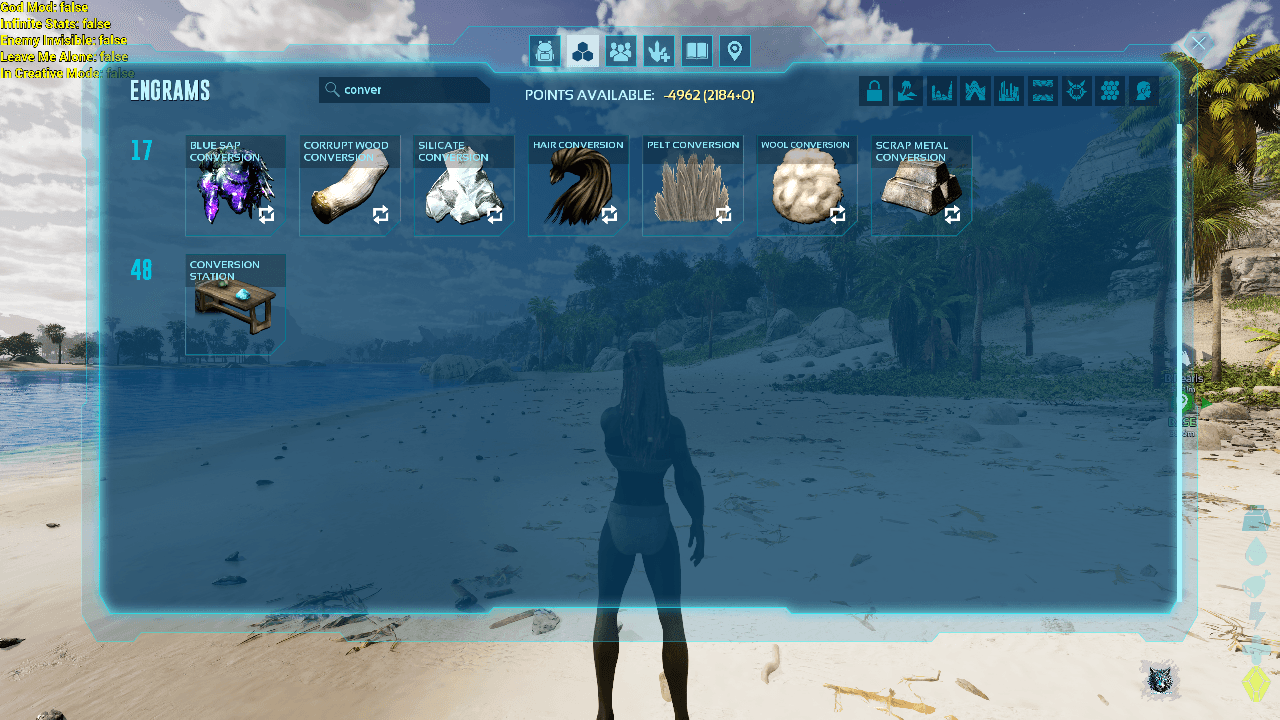Open the inventory backpack tab
Image resolution: width=1280 pixels, height=720 pixels.
pyautogui.click(x=544, y=51)
